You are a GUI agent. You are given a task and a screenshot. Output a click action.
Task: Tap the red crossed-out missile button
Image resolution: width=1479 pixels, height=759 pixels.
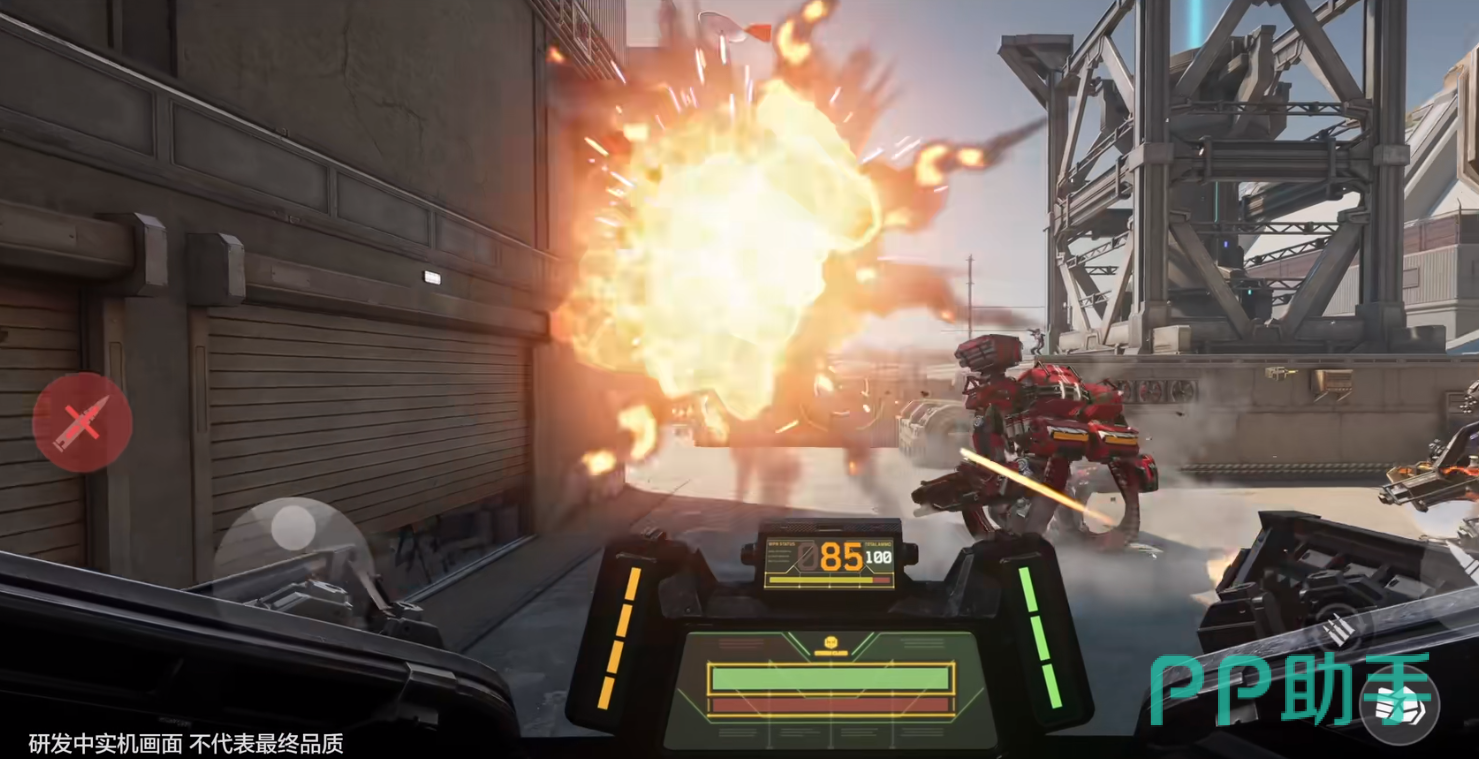pyautogui.click(x=82, y=422)
